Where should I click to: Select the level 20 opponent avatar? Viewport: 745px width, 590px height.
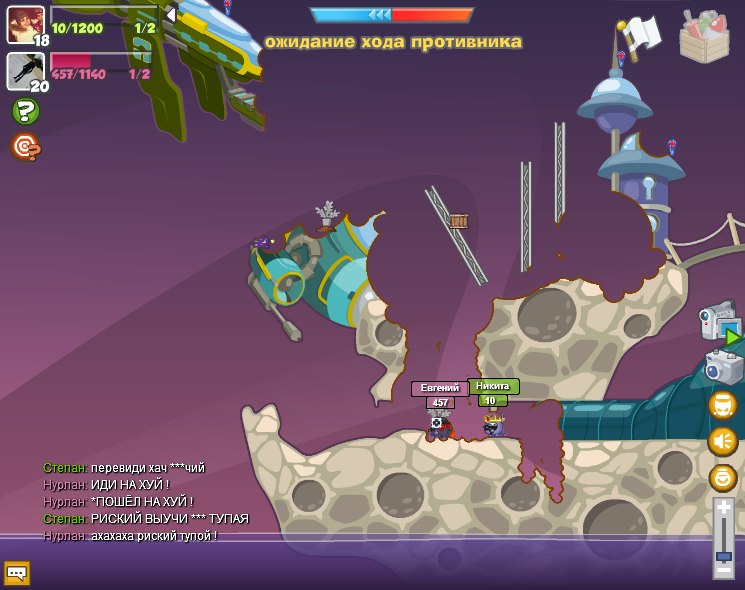(25, 70)
